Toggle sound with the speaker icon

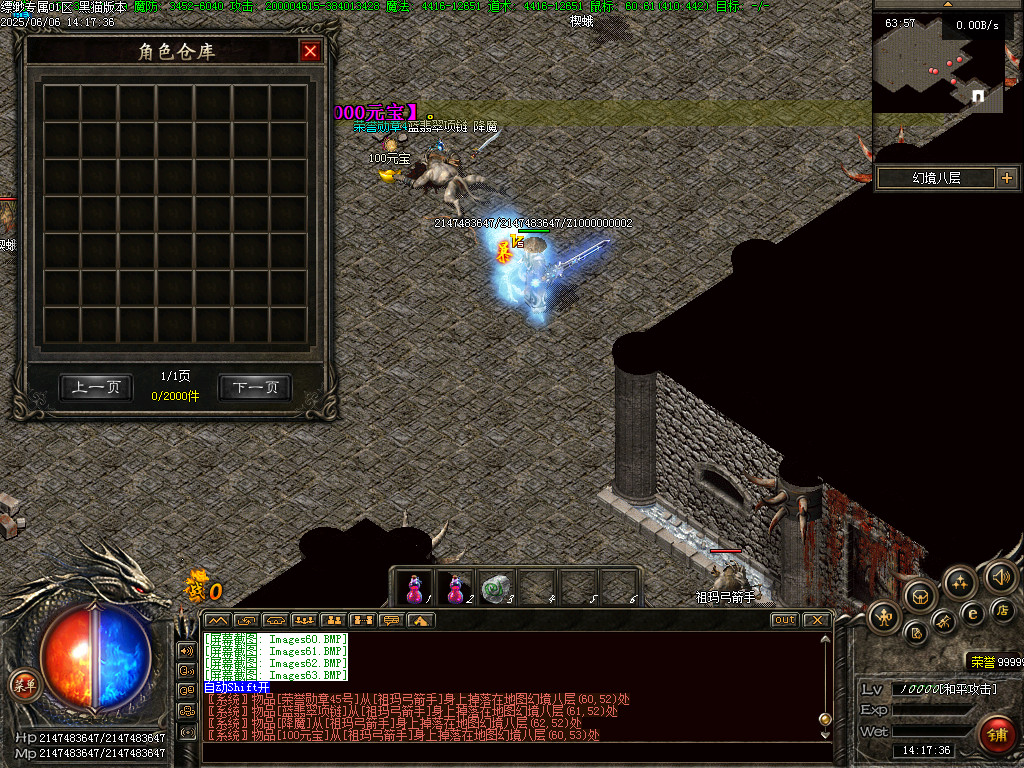1001,577
